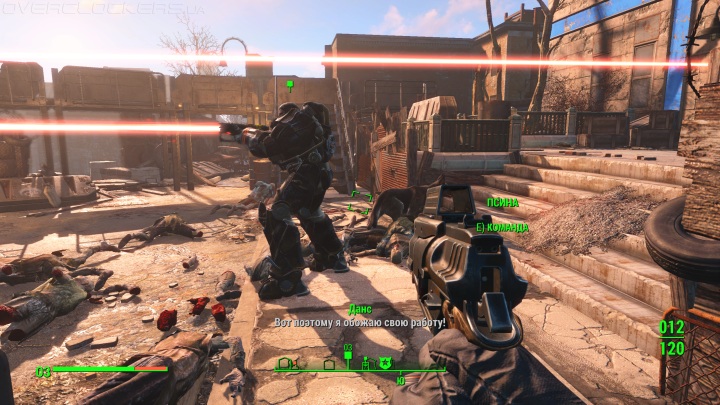This screenshot has height=405, width=720.
Task: Click the police badge marker on the compass
Action: (x=384, y=361)
